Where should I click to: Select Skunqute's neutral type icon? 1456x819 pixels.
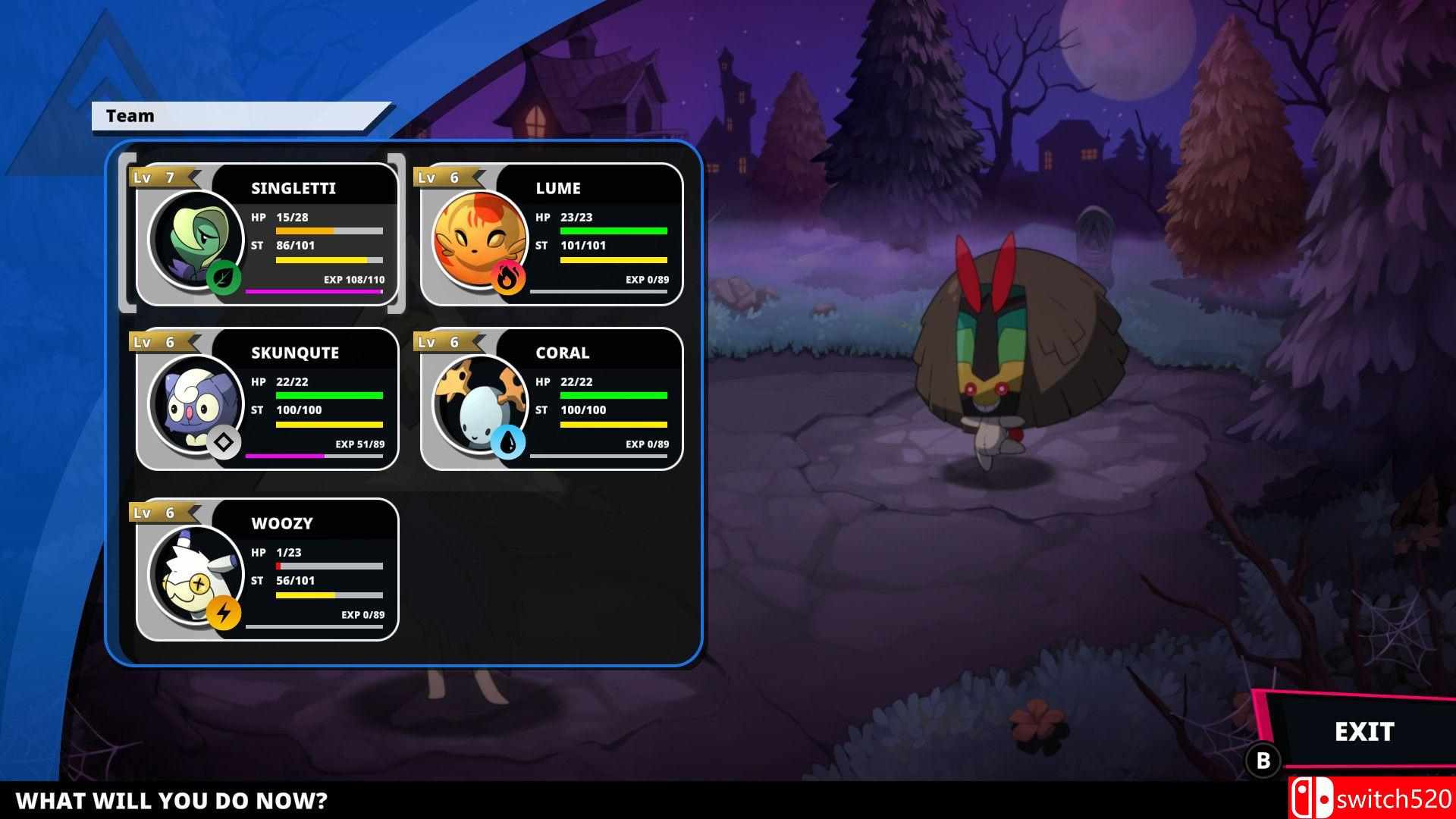pyautogui.click(x=224, y=441)
